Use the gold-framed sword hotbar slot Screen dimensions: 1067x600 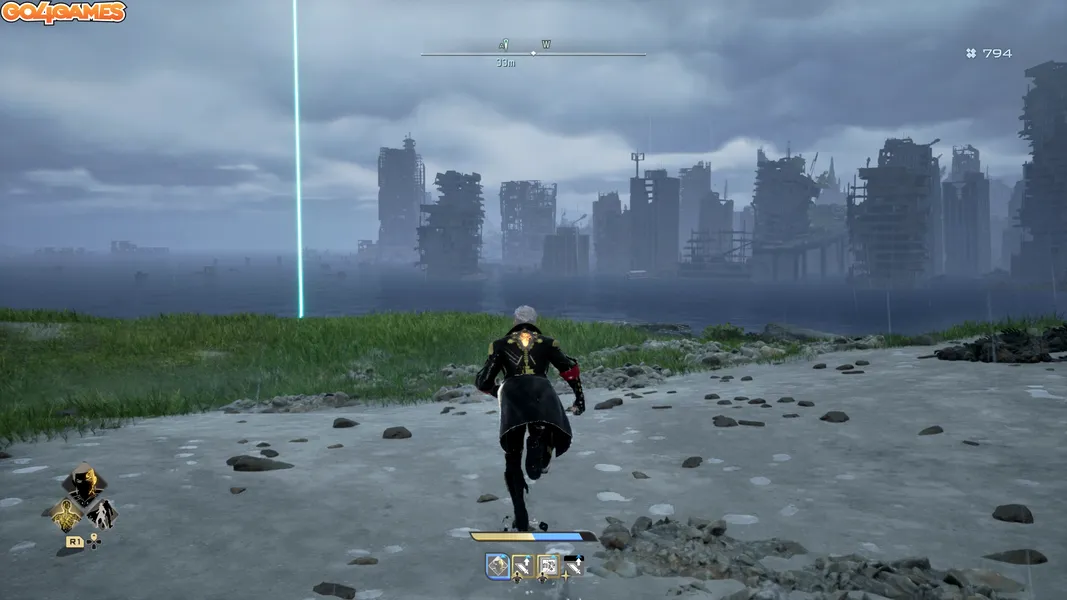coord(522,567)
